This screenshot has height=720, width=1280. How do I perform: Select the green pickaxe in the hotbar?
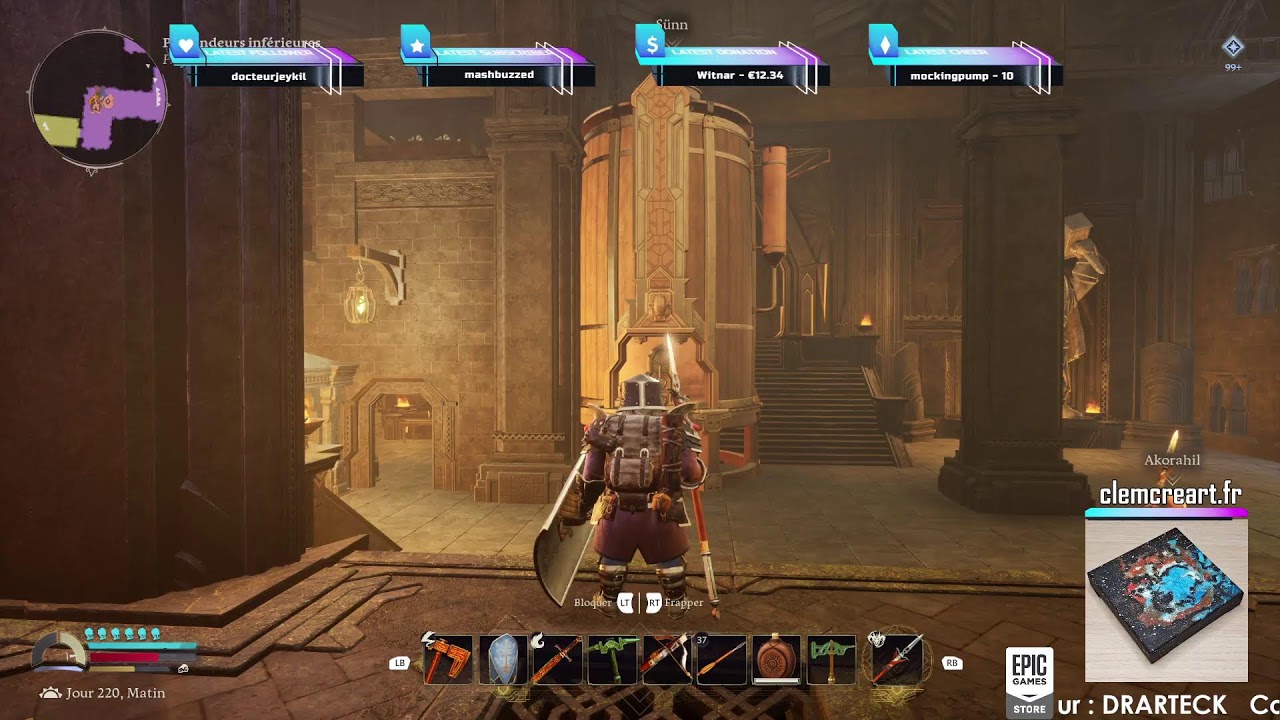[612, 660]
